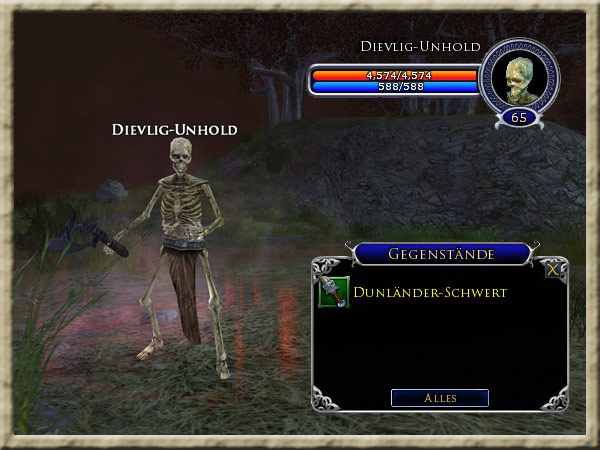Pick up the Dunländer-Schwert item icon
Screen dimensions: 600x450
(x=333, y=293)
